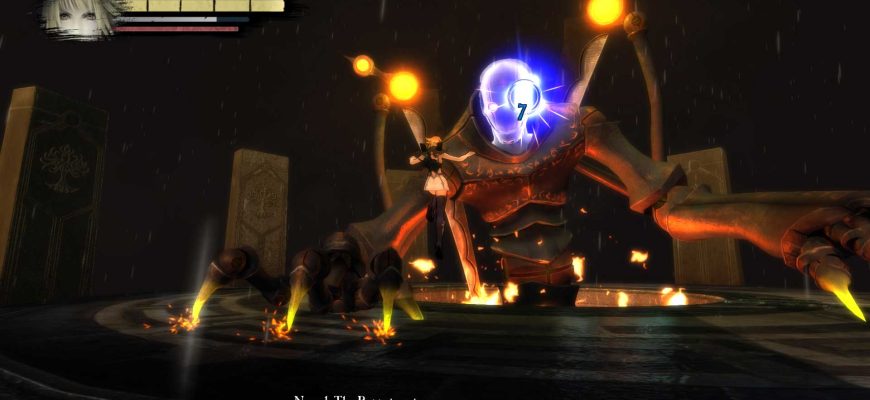Image resolution: width=870 pixels, height=400 pixels.
Task: Click the blonde character portrait
Action: (75, 17)
